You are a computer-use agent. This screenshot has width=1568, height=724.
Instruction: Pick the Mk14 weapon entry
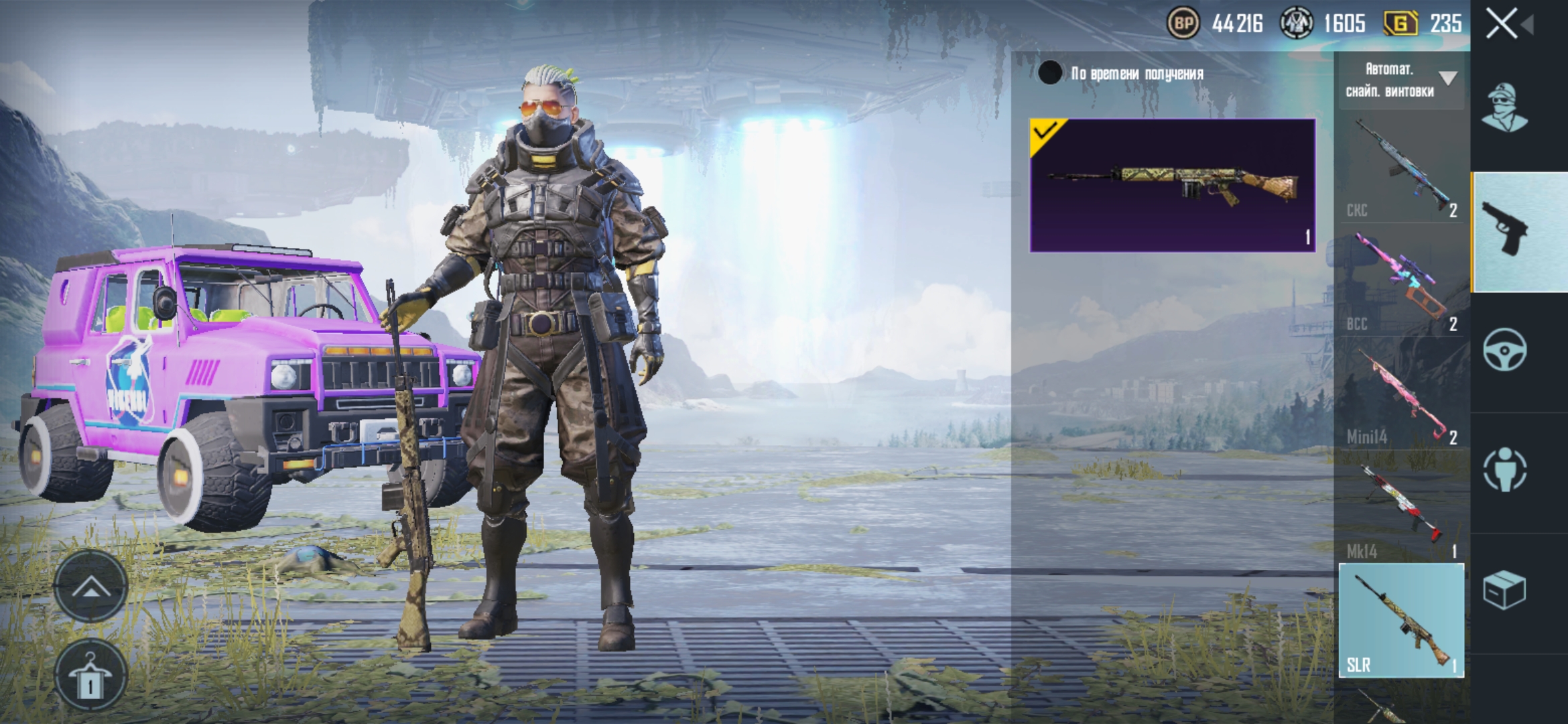[1400, 508]
